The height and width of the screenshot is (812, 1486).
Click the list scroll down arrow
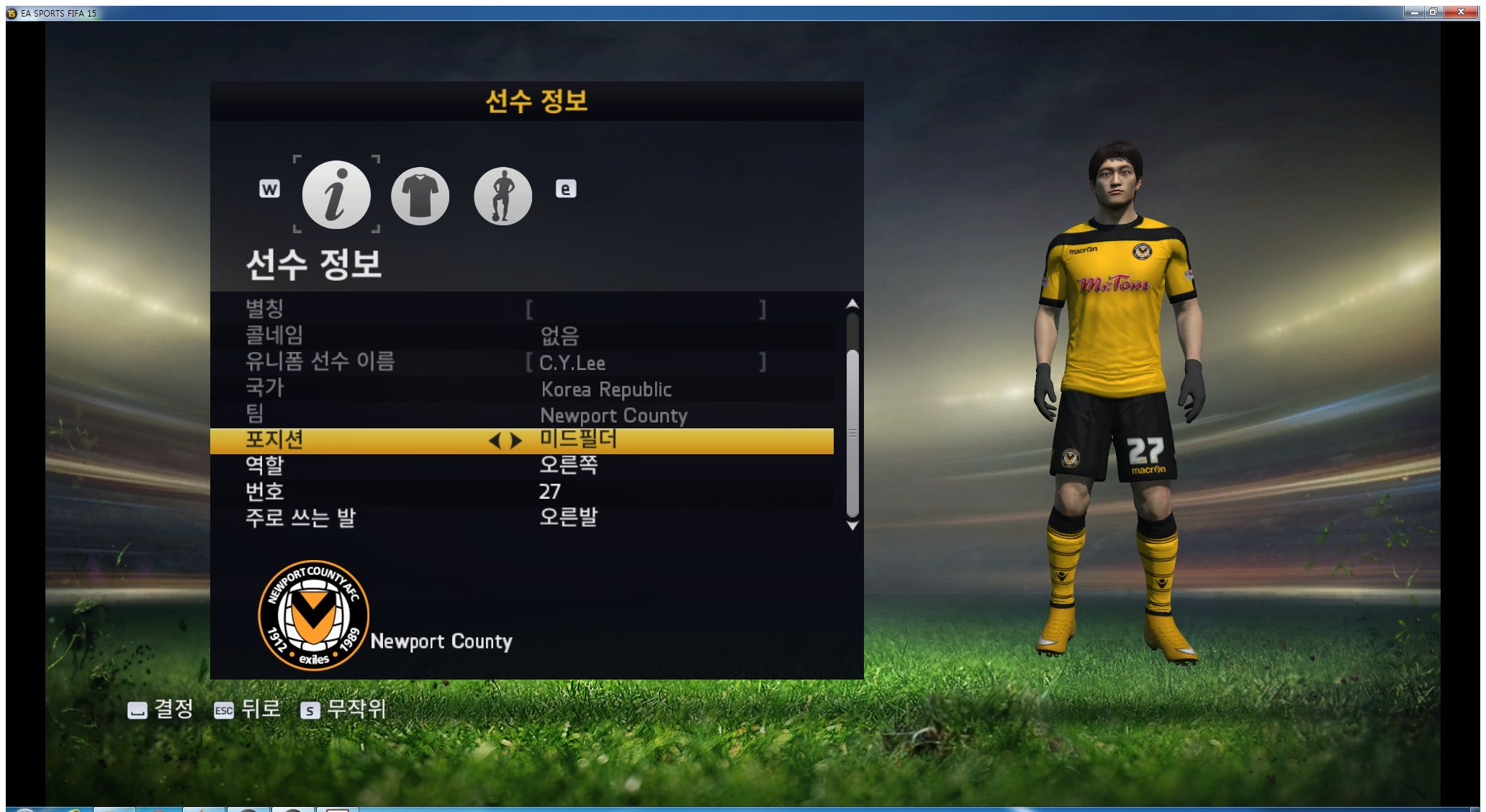click(852, 526)
